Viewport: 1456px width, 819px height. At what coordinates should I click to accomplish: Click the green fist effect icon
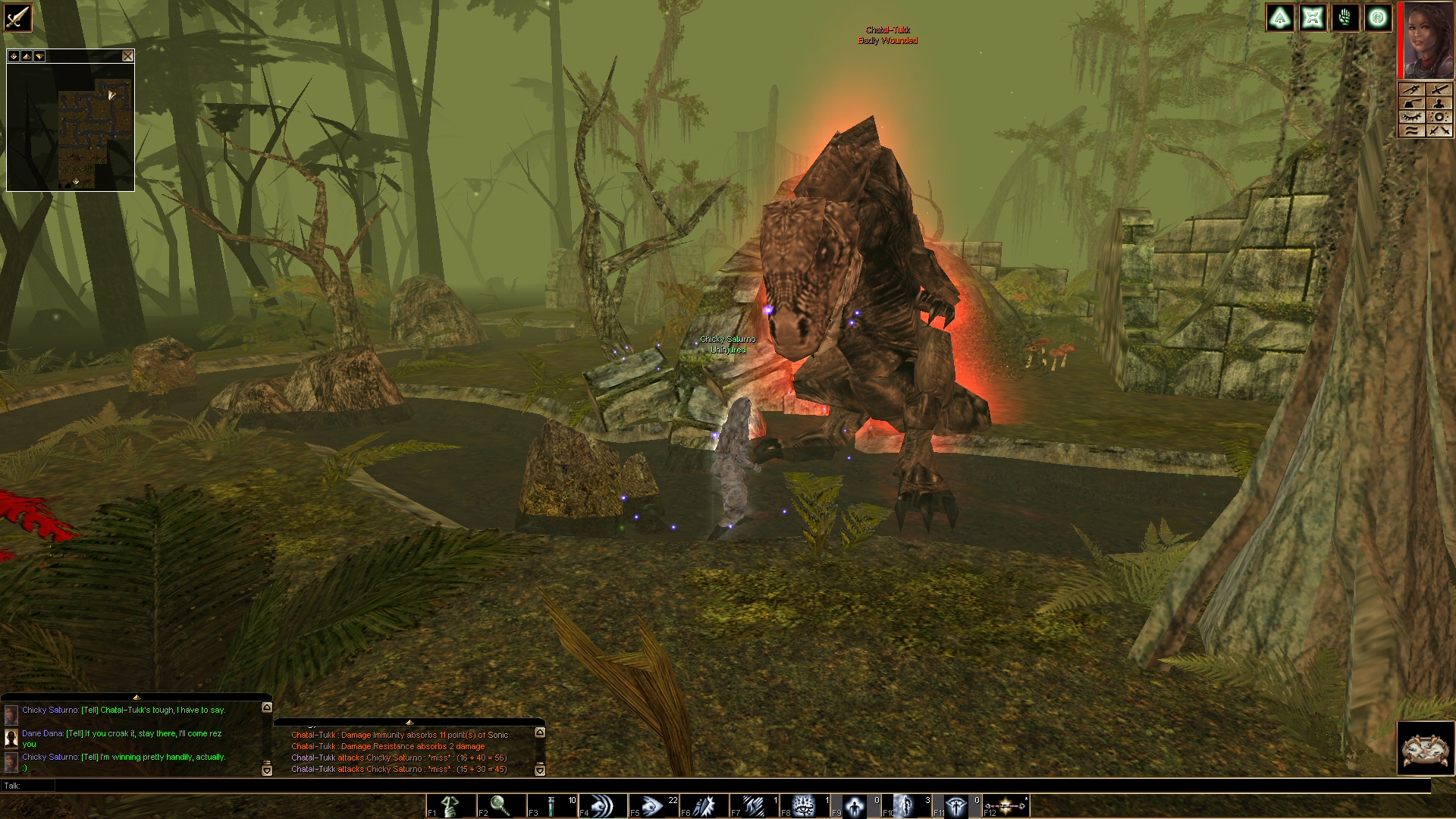tap(1345, 18)
